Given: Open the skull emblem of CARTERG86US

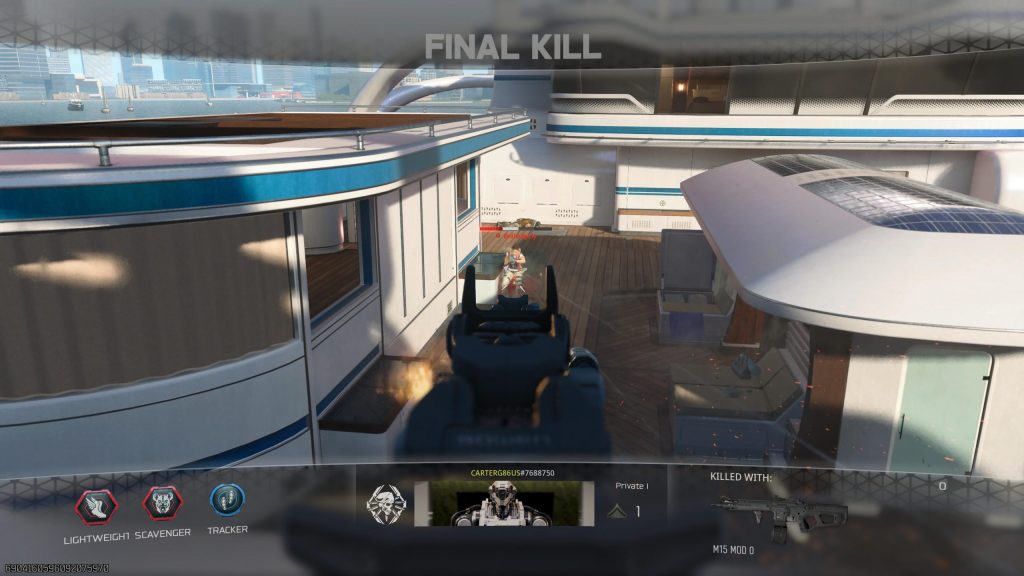Looking at the screenshot, I should coord(385,503).
